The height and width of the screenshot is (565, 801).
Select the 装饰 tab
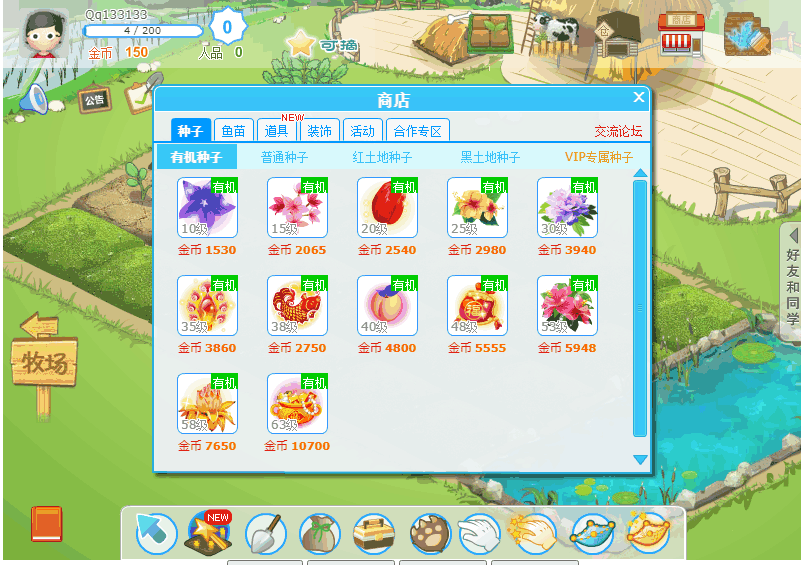(x=320, y=131)
